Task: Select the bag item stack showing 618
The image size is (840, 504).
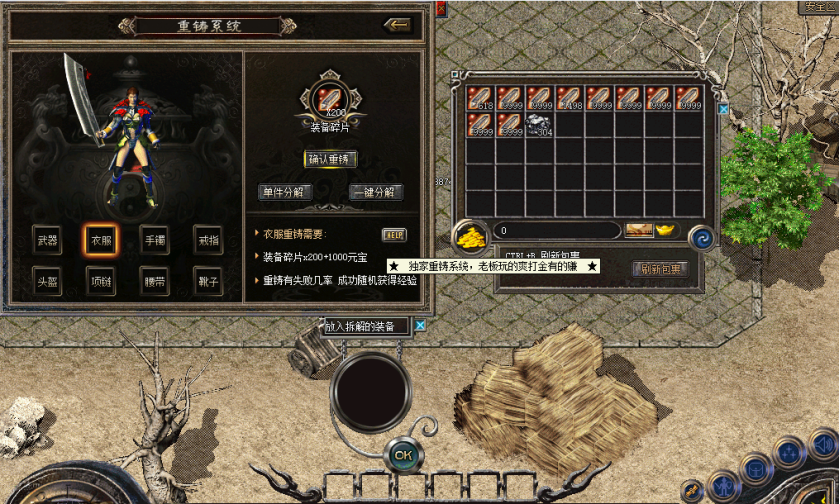Action: click(x=480, y=98)
